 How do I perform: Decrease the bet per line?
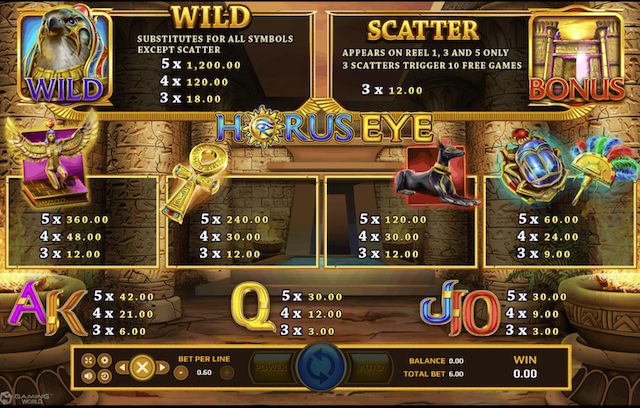(181, 372)
